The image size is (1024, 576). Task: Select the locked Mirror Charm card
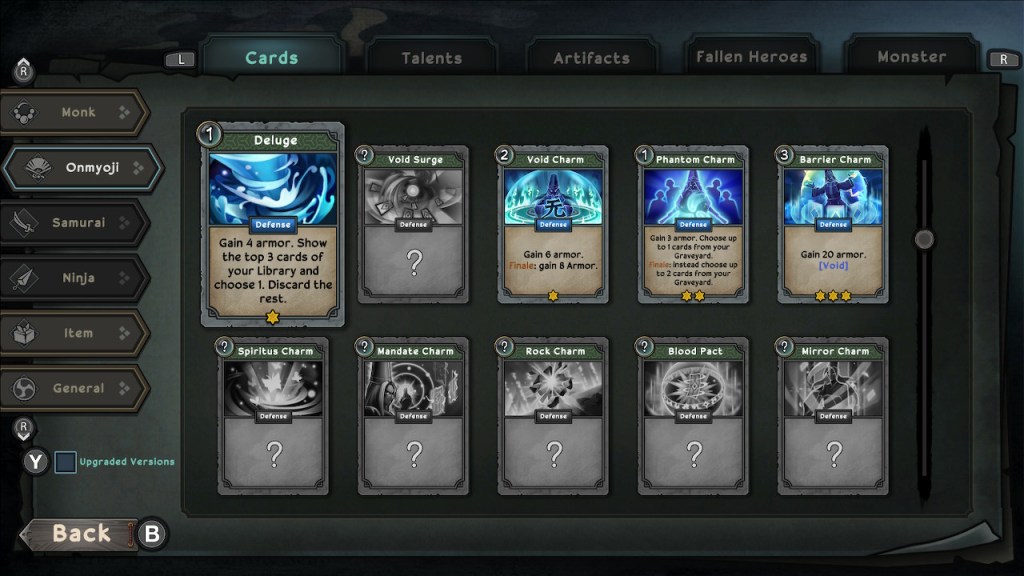pyautogui.click(x=833, y=417)
